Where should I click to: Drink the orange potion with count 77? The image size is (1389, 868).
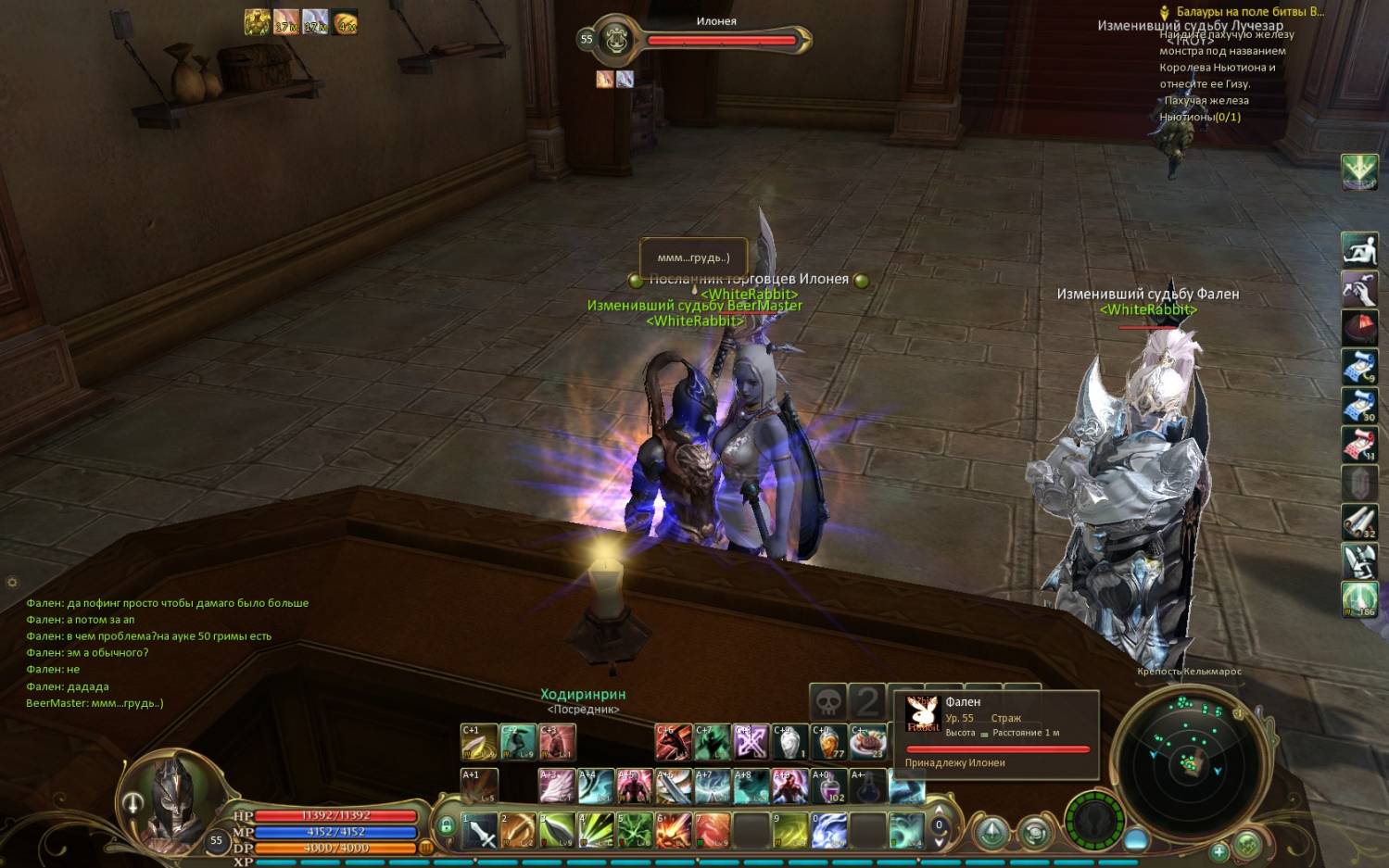829,742
